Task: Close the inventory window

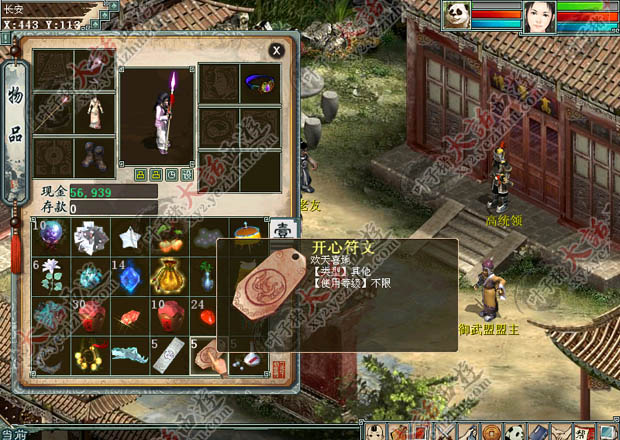Action: point(276,50)
